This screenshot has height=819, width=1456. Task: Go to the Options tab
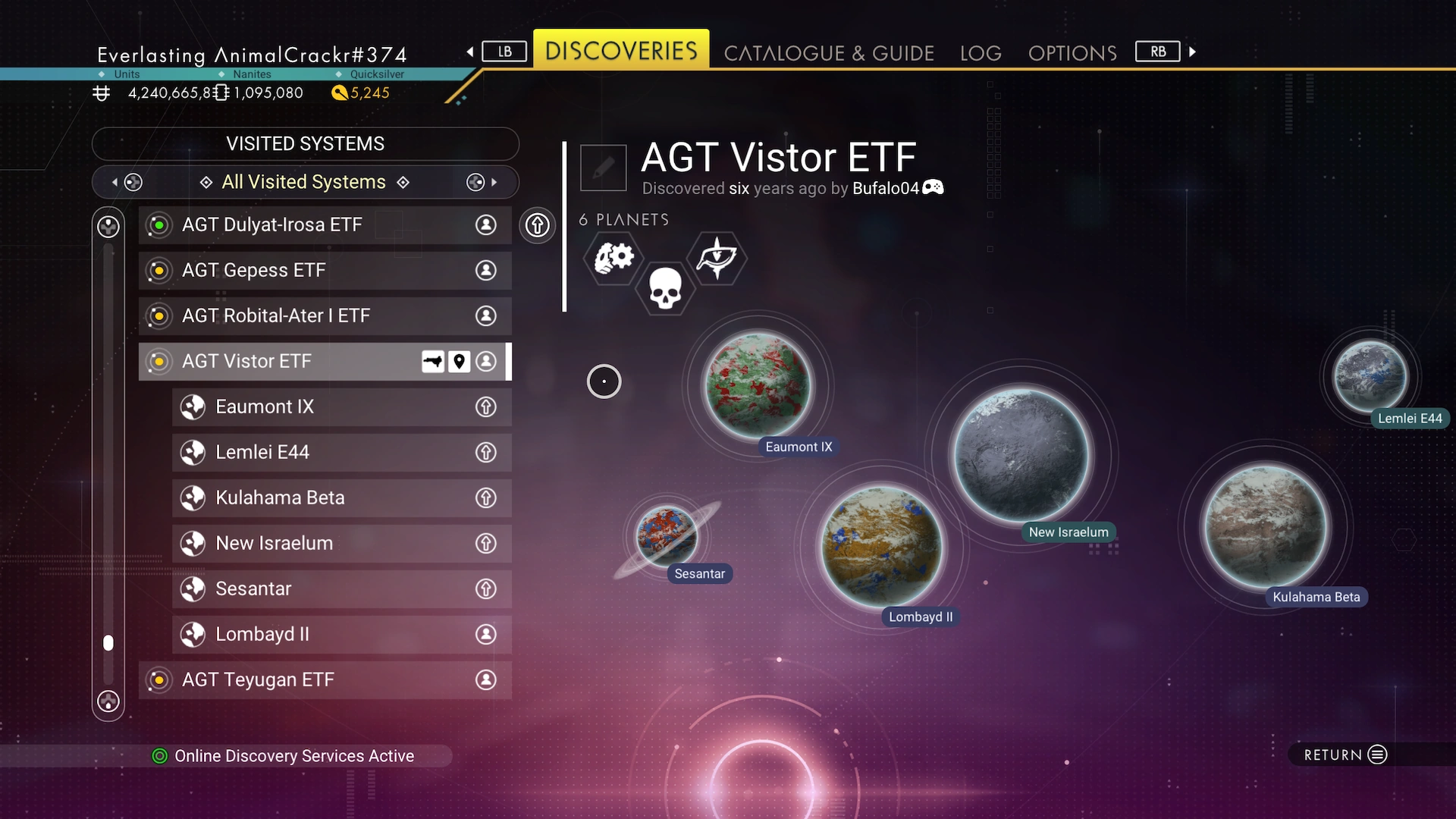1072,53
